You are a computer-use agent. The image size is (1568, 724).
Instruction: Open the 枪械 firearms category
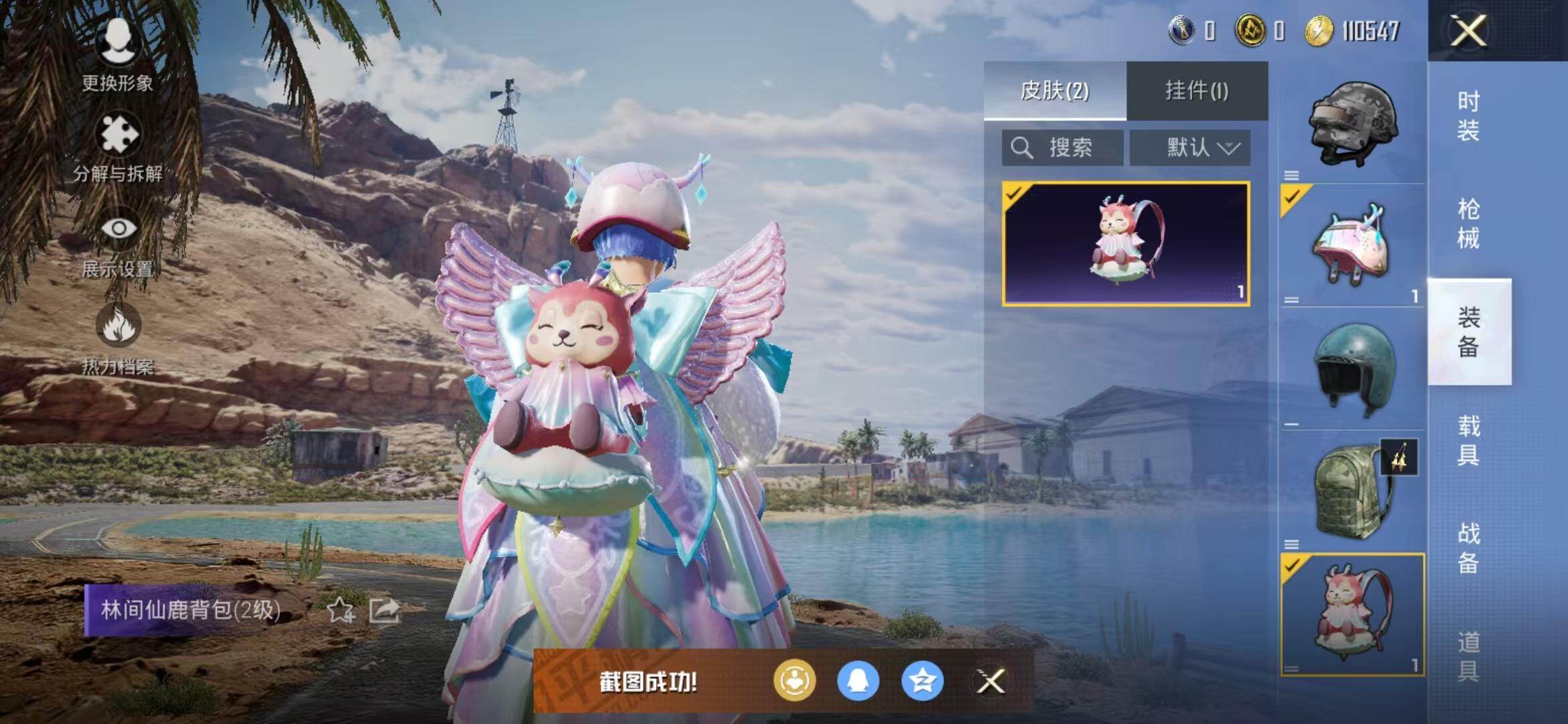[1468, 223]
